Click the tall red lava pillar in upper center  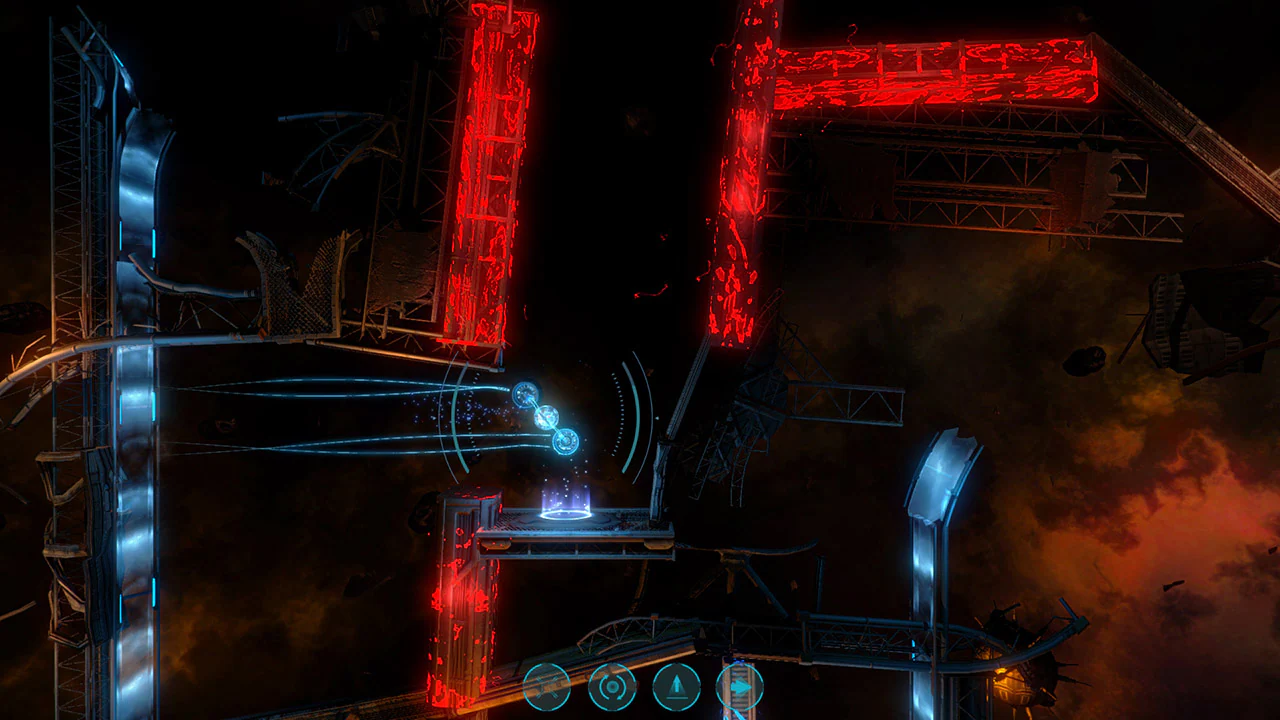tap(488, 170)
